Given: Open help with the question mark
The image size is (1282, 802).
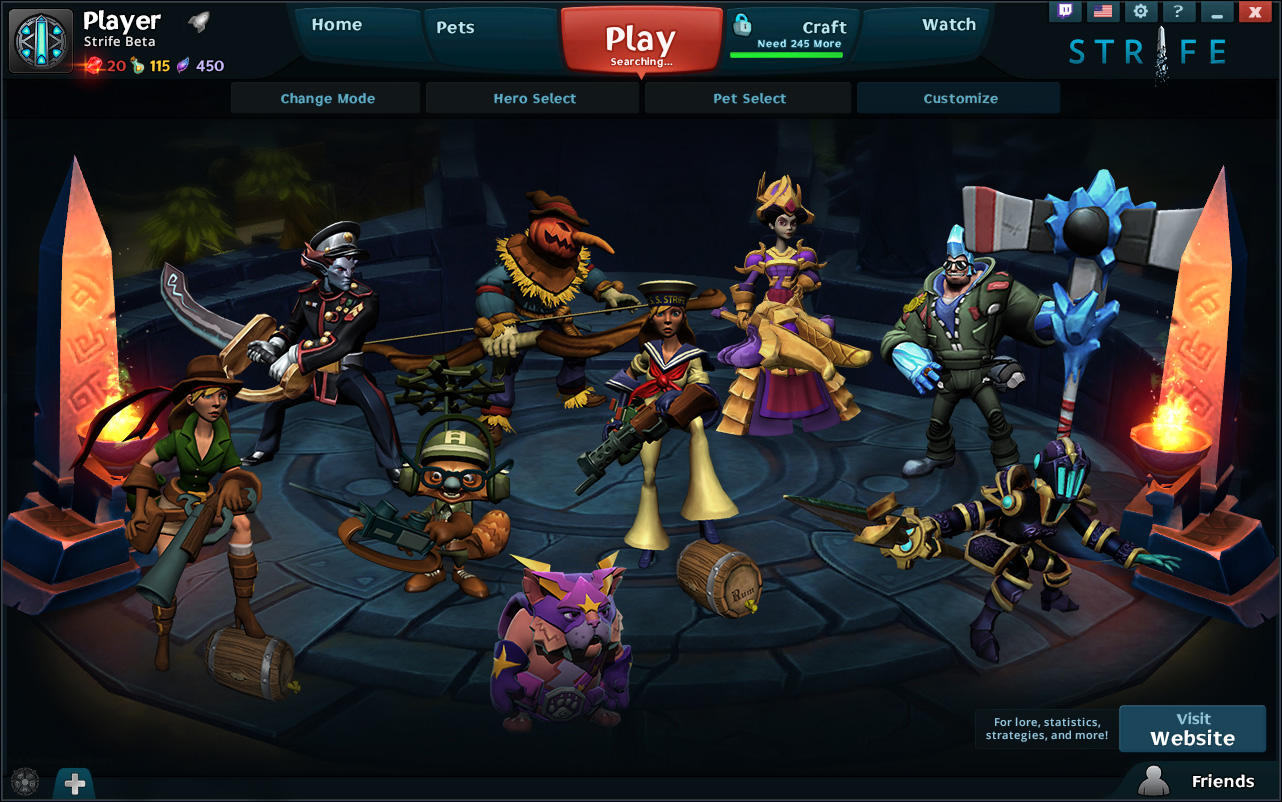Looking at the screenshot, I should [x=1178, y=11].
